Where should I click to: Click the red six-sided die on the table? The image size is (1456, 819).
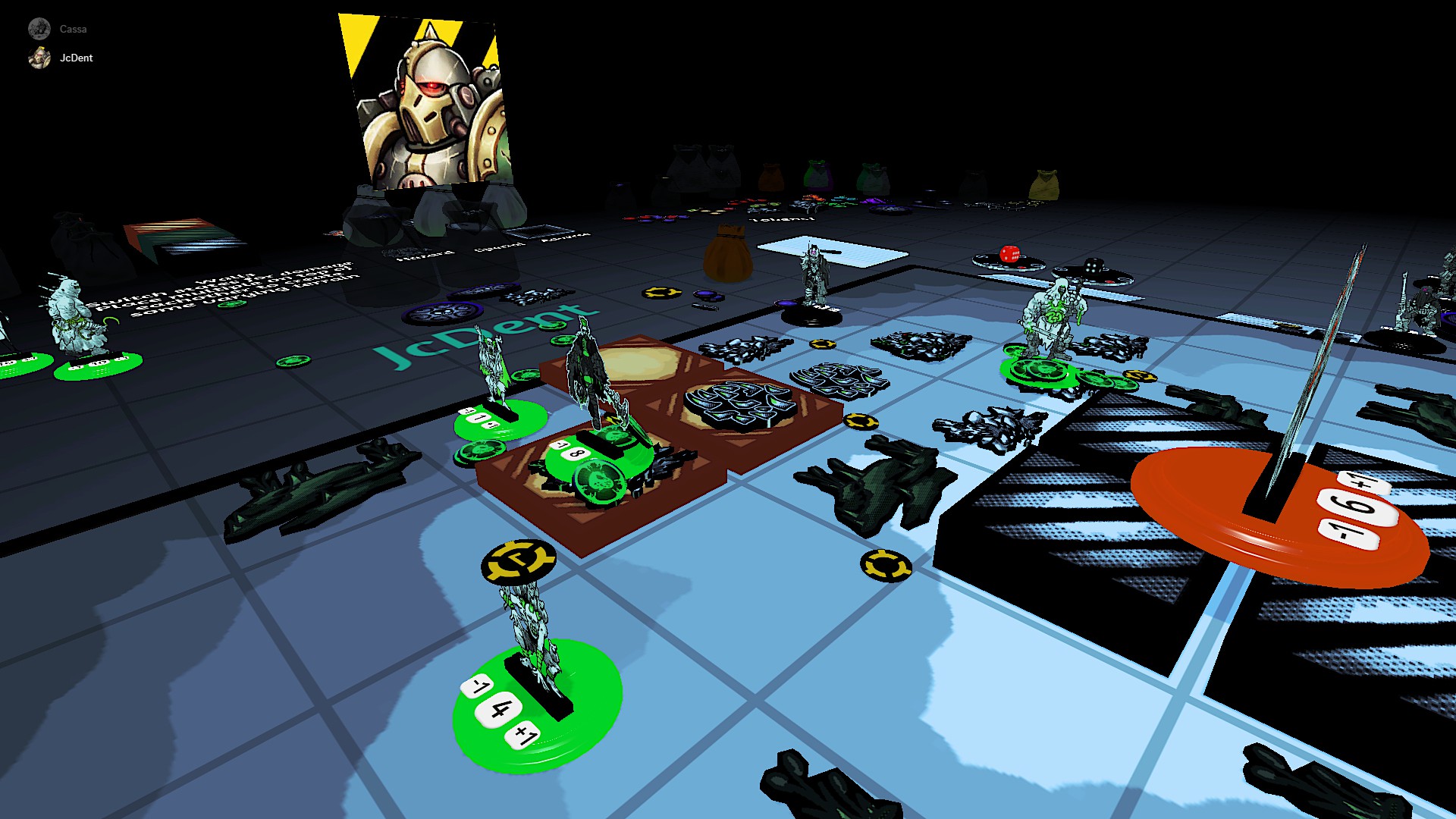pos(1009,254)
